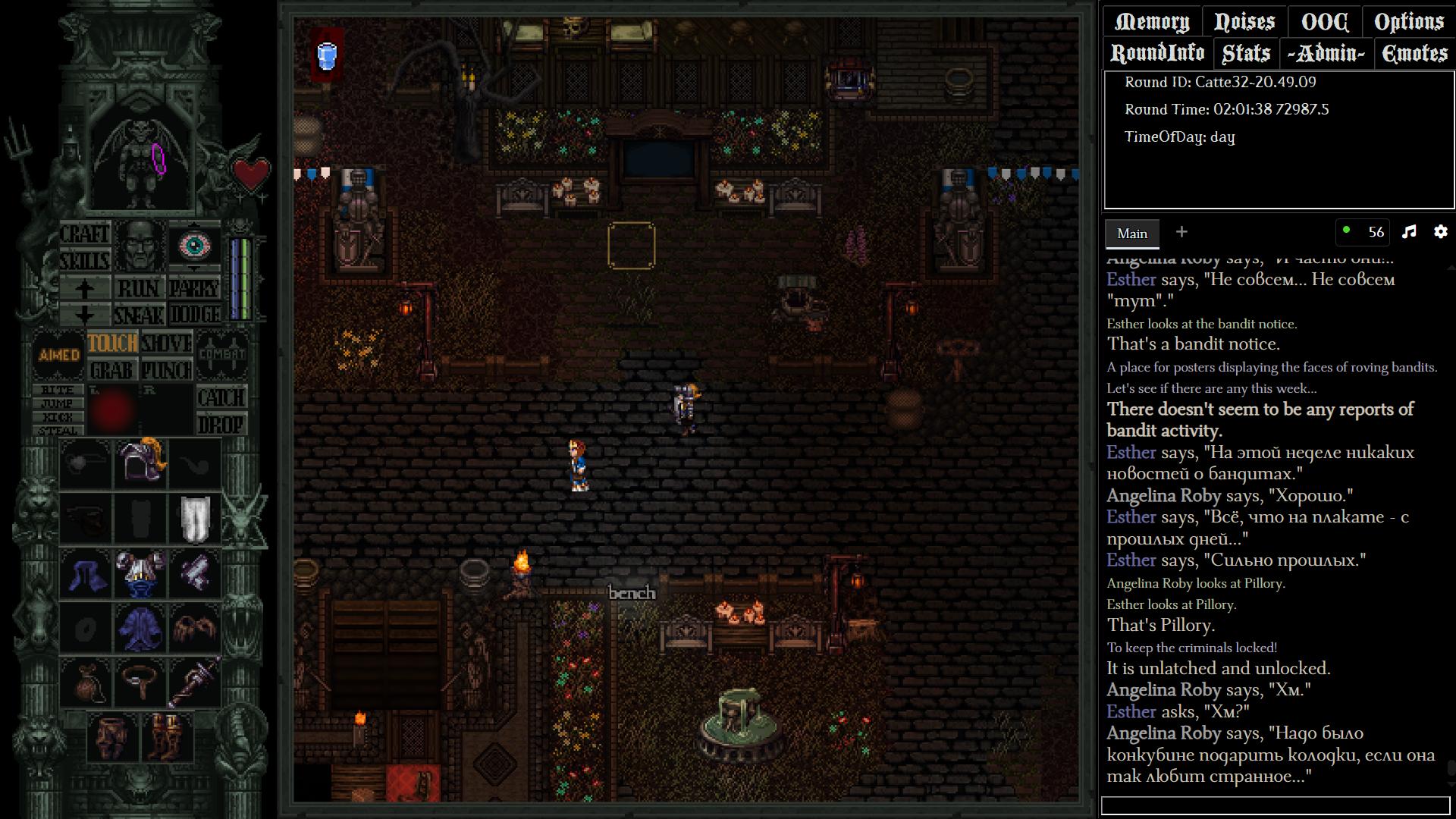Choose the Grab intent
The image size is (1456, 819).
tap(111, 370)
